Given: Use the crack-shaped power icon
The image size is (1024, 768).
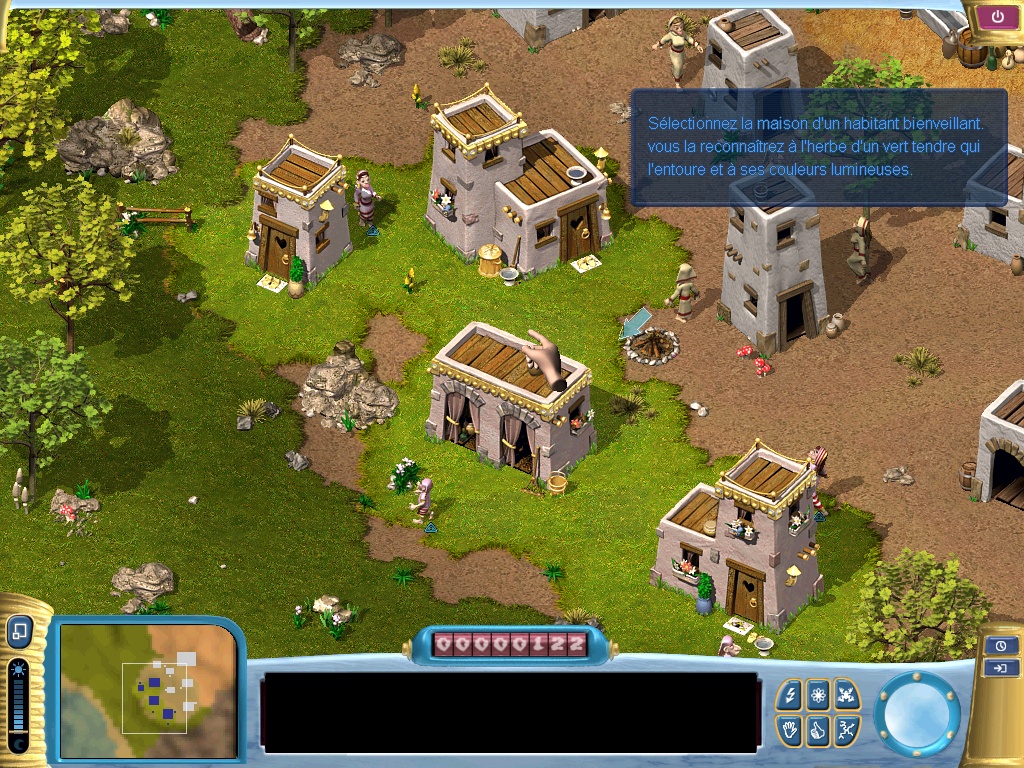Looking at the screenshot, I should tap(846, 730).
